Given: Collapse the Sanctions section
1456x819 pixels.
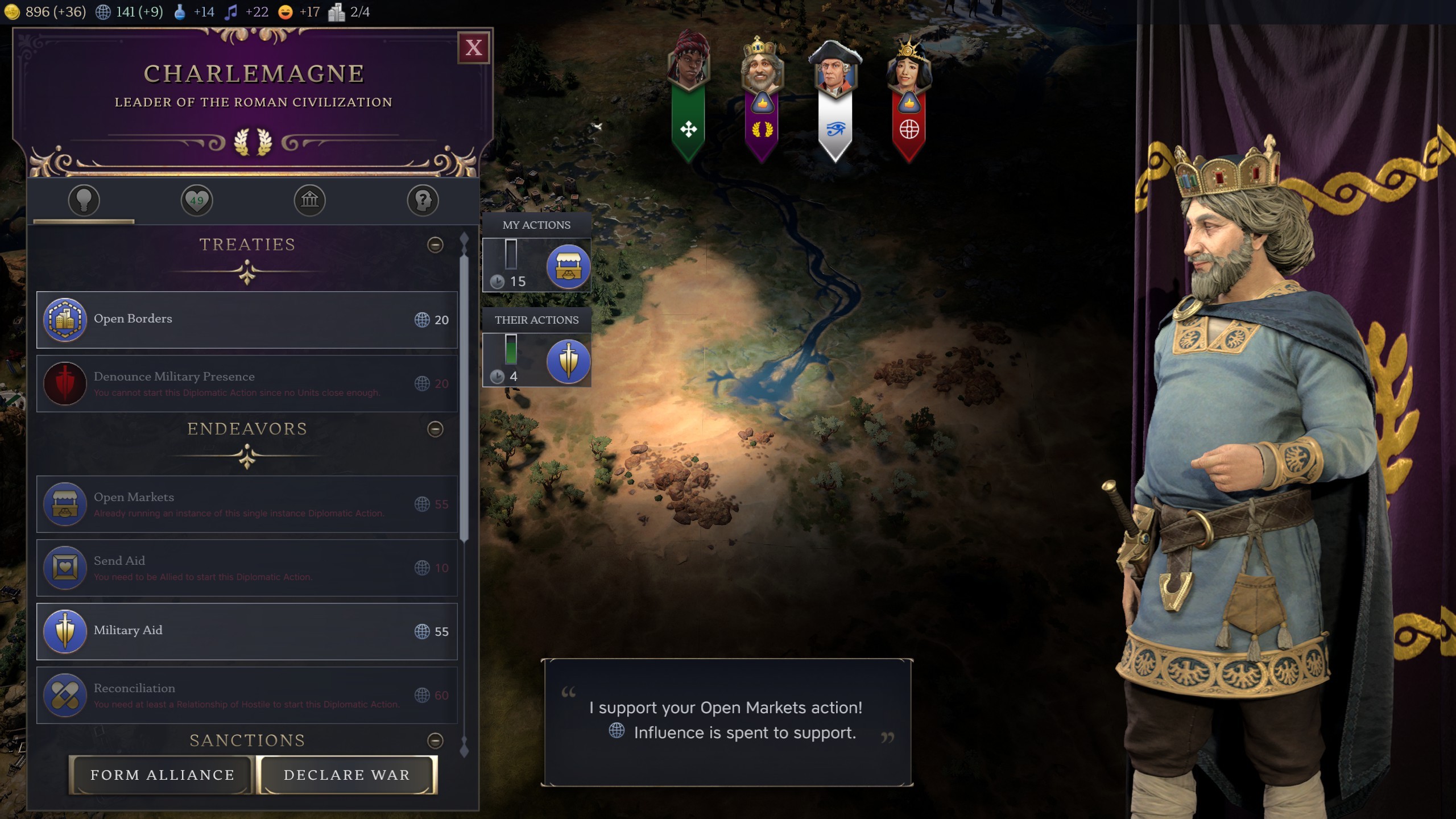Looking at the screenshot, I should point(435,741).
